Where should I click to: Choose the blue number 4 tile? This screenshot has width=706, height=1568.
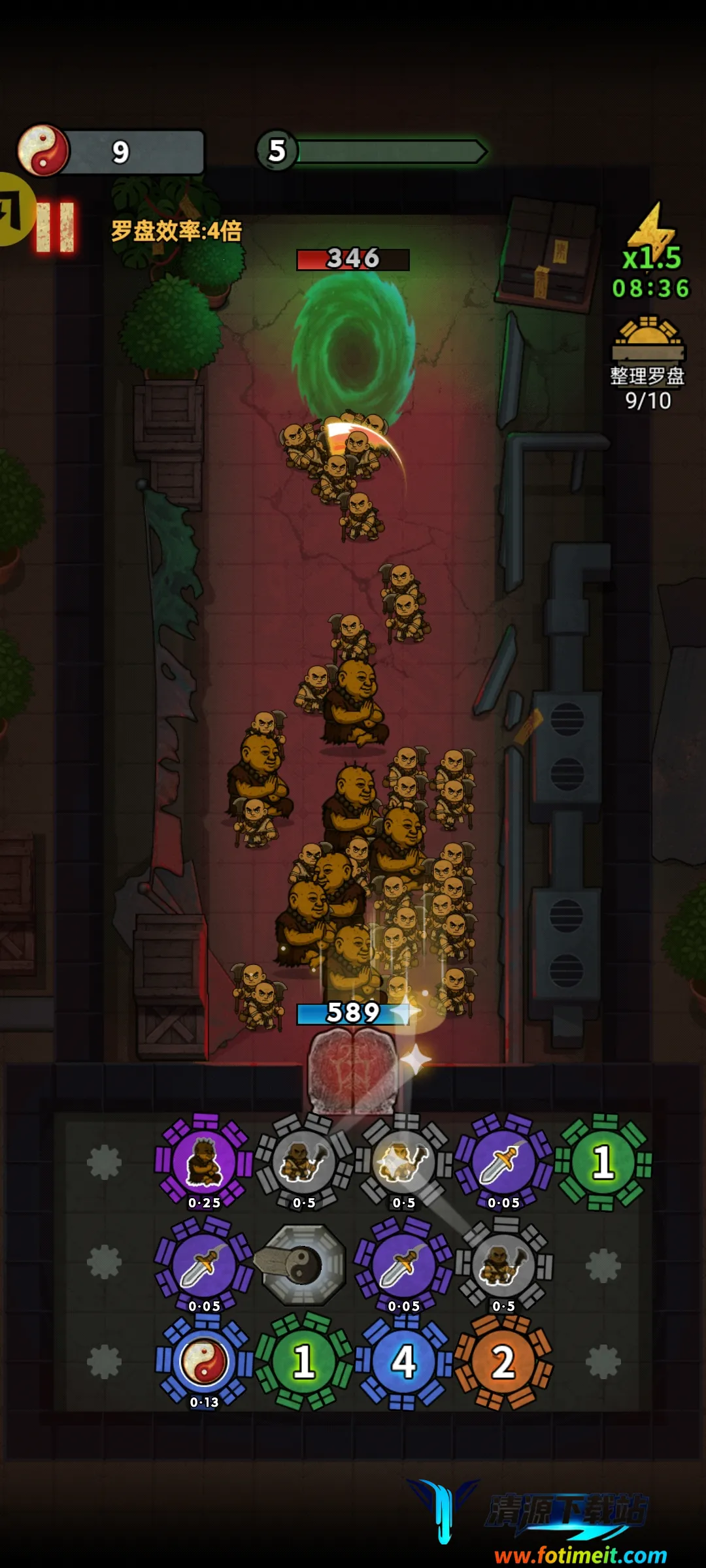(x=404, y=1362)
